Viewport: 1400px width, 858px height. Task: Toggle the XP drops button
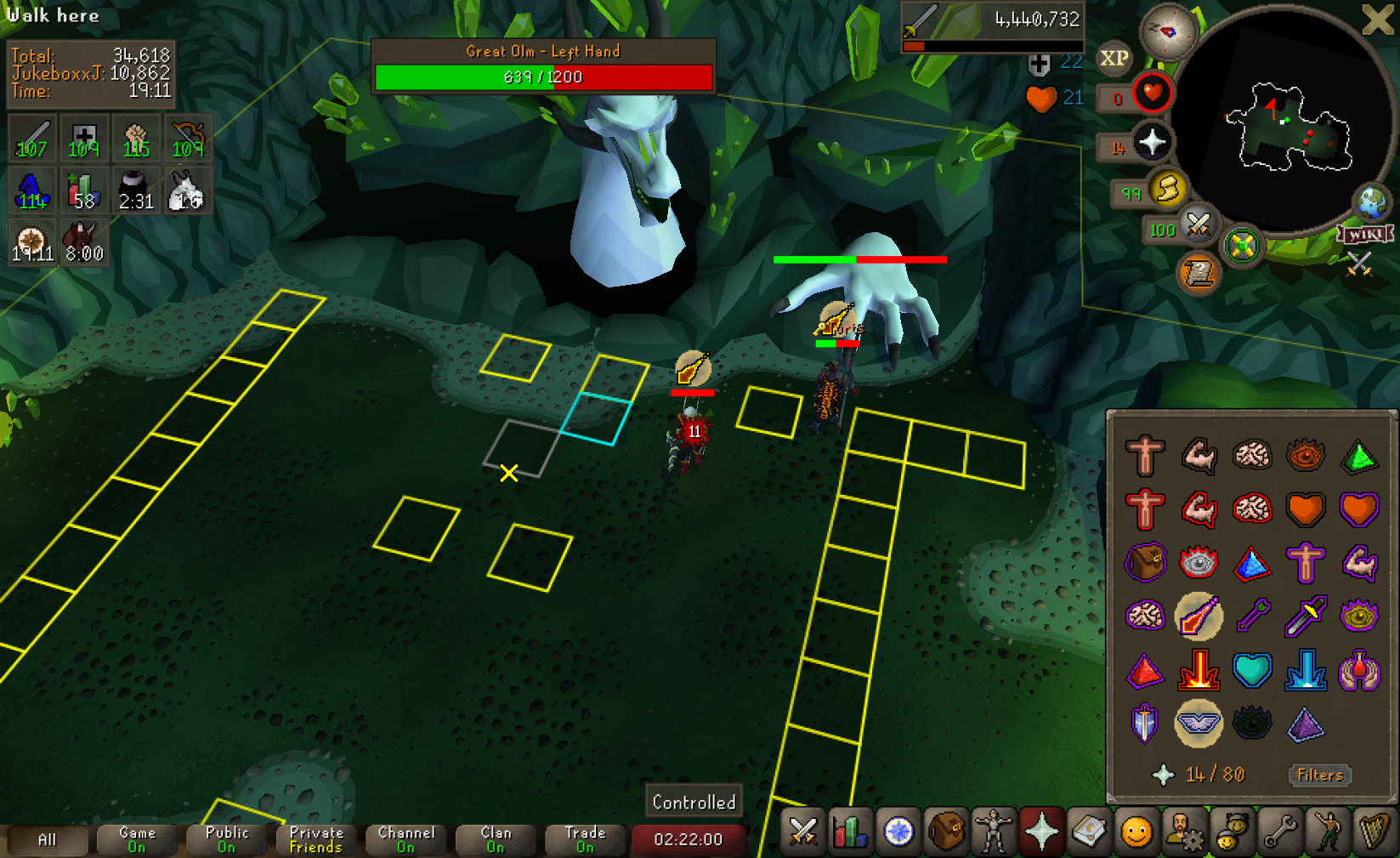click(1114, 59)
